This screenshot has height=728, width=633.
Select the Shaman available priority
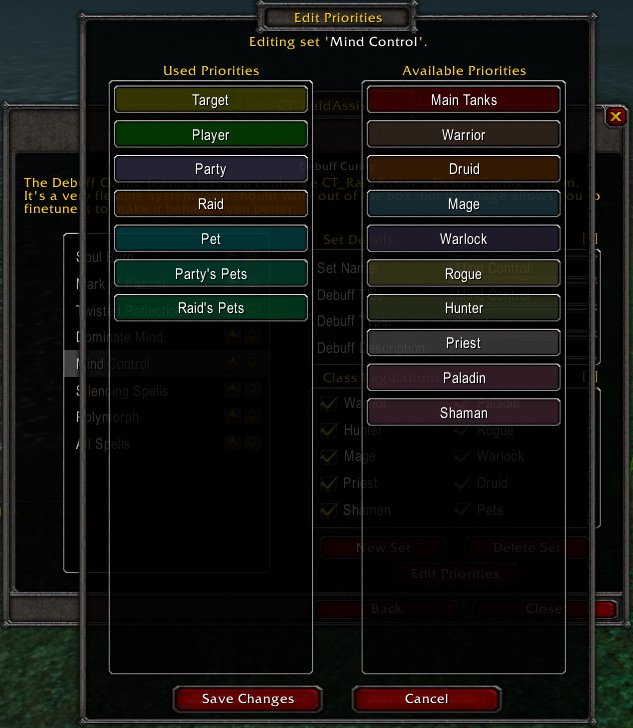click(x=463, y=412)
